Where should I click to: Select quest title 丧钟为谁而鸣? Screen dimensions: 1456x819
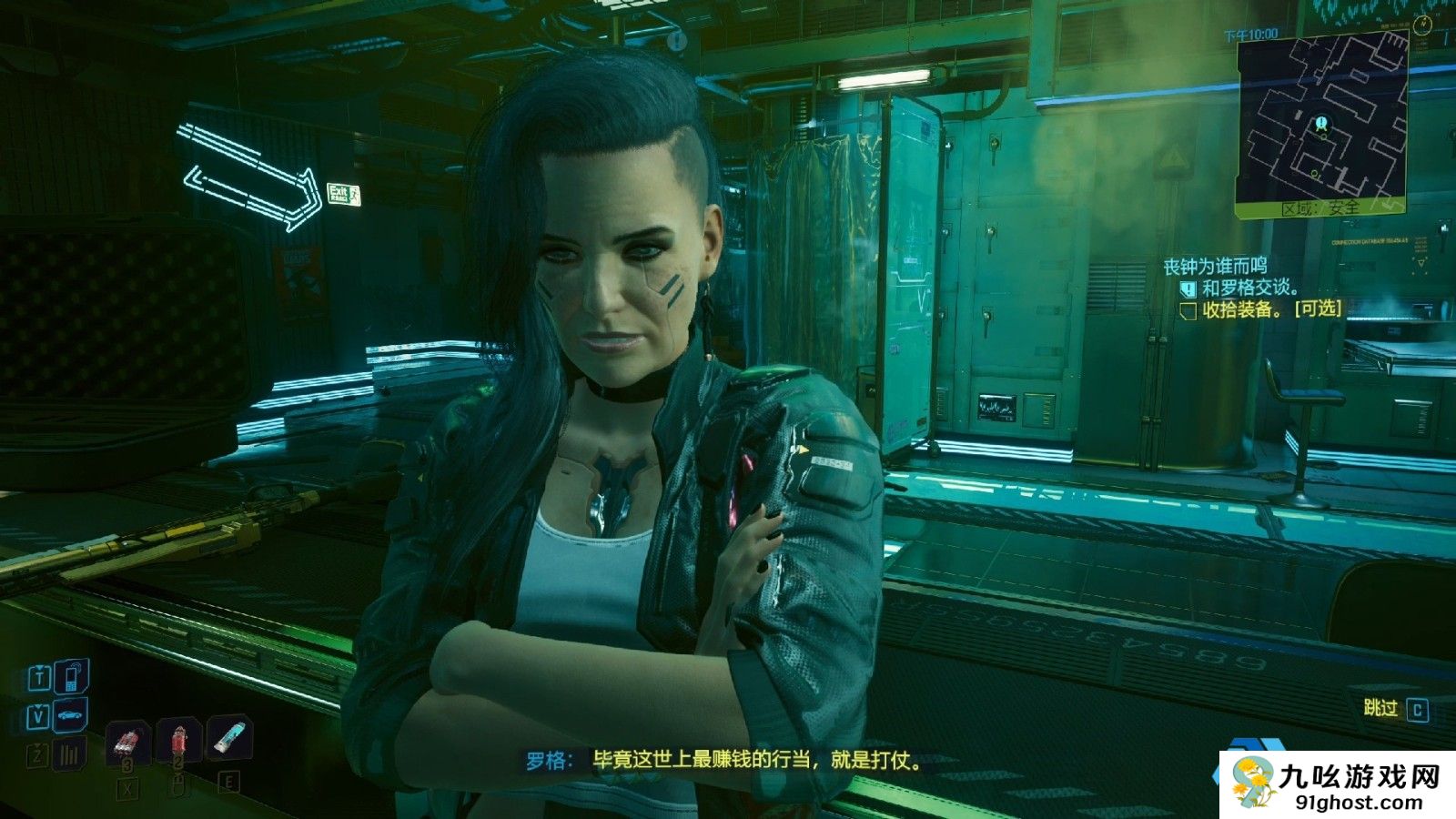(1215, 266)
